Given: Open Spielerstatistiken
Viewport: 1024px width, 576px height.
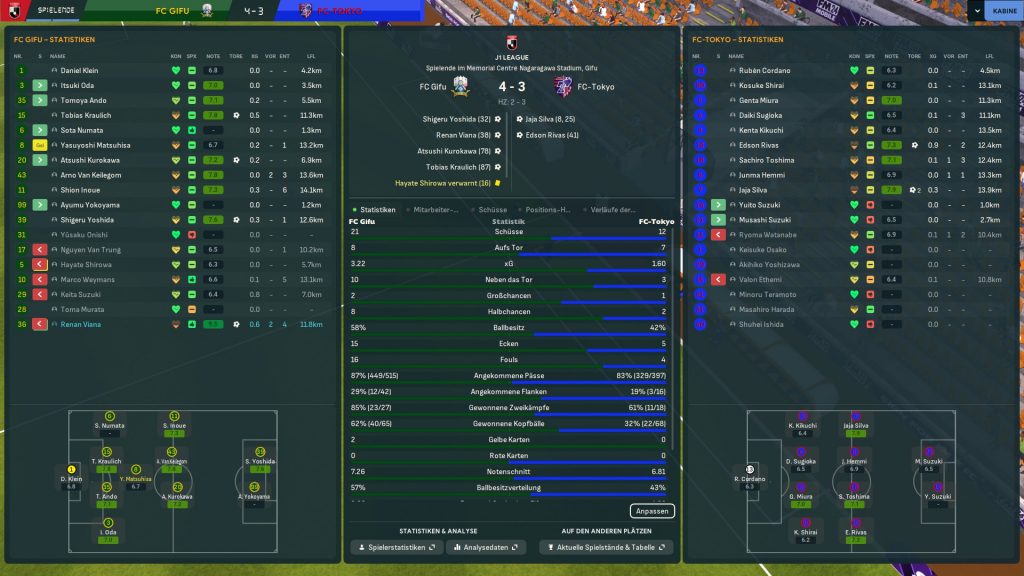Looking at the screenshot, I should coord(396,548).
